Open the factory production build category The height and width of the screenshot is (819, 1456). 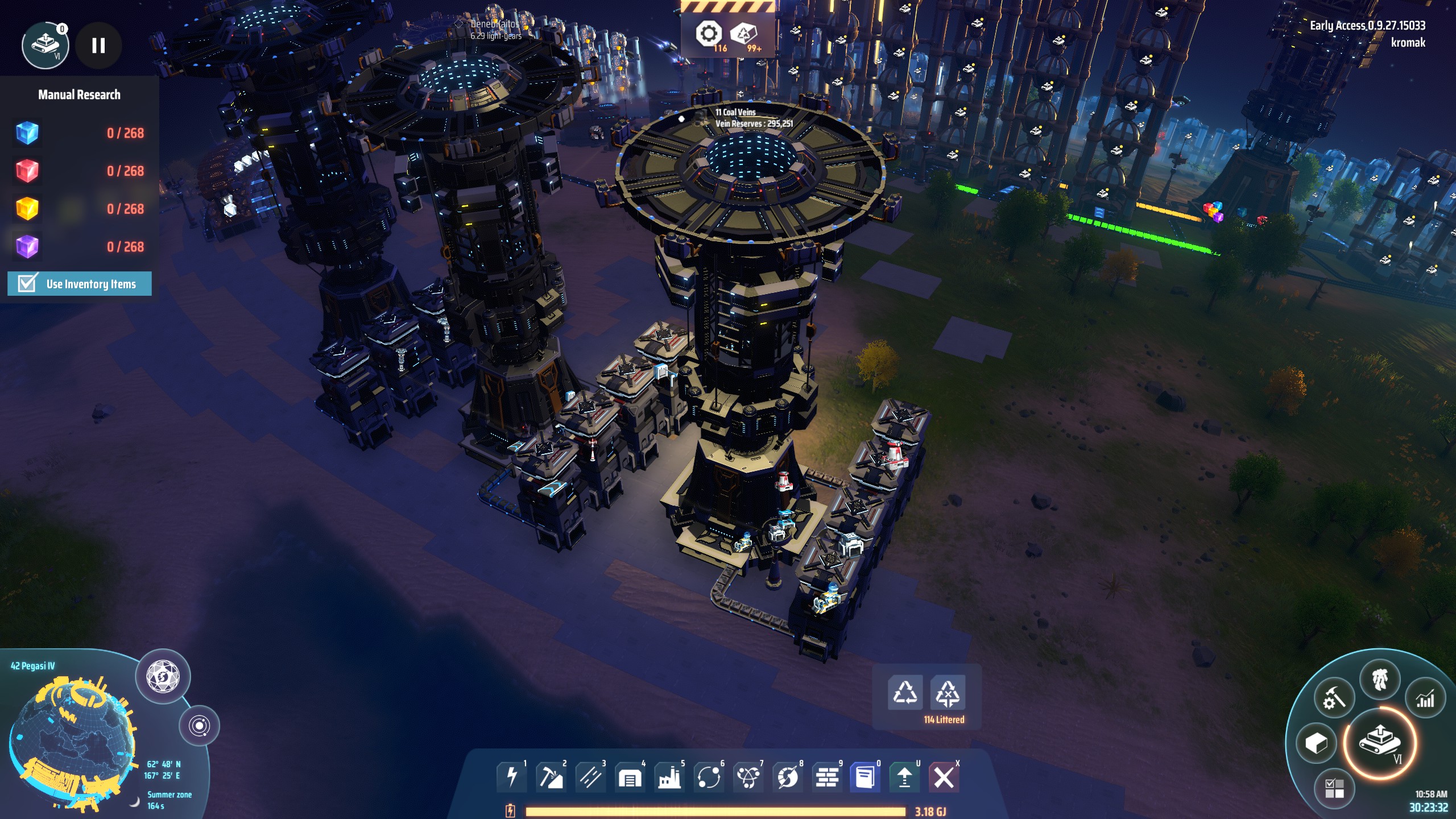(x=669, y=776)
